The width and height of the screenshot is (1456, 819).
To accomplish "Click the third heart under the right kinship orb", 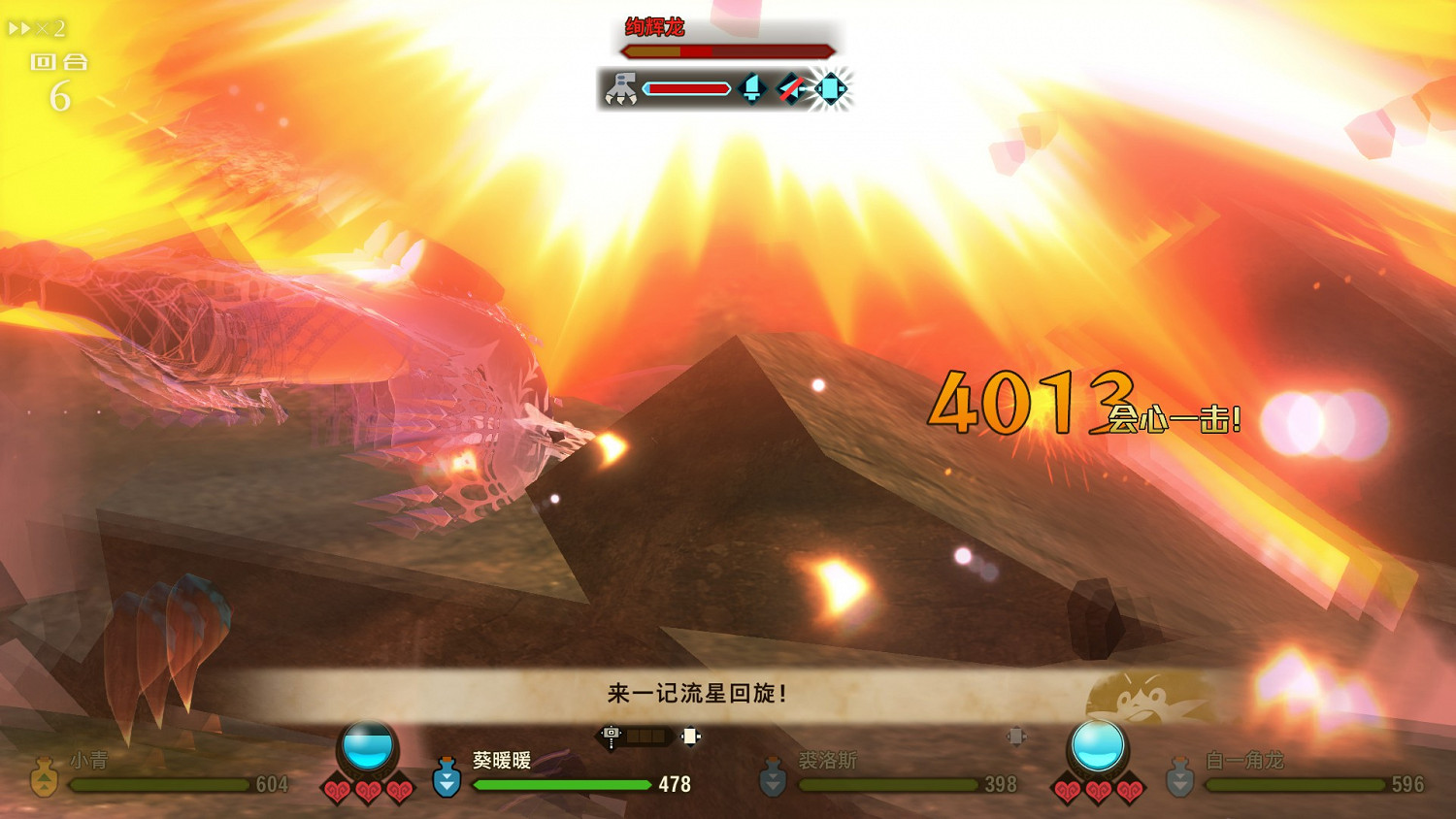I will tap(1128, 791).
